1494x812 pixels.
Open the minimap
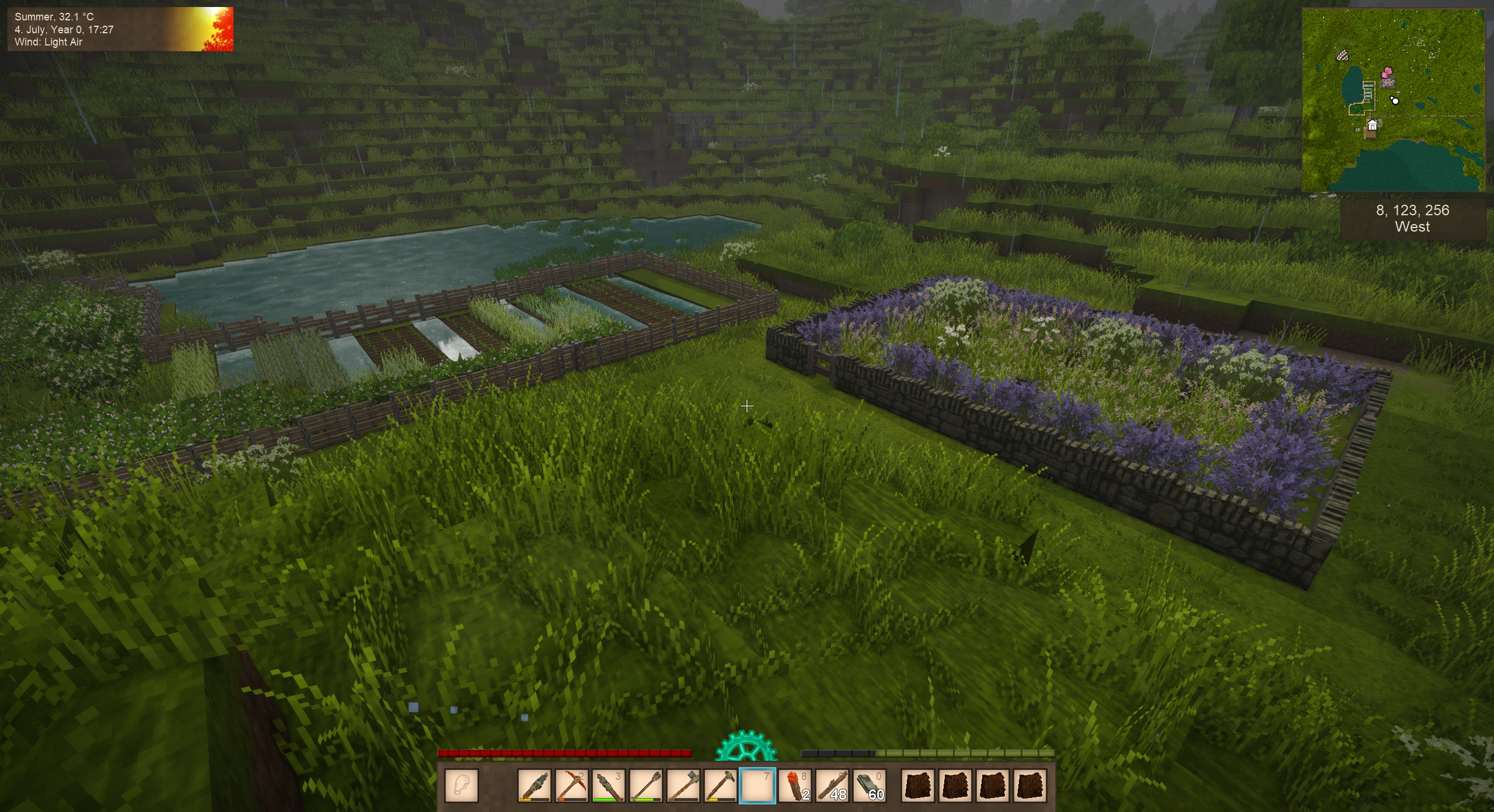click(x=1393, y=100)
